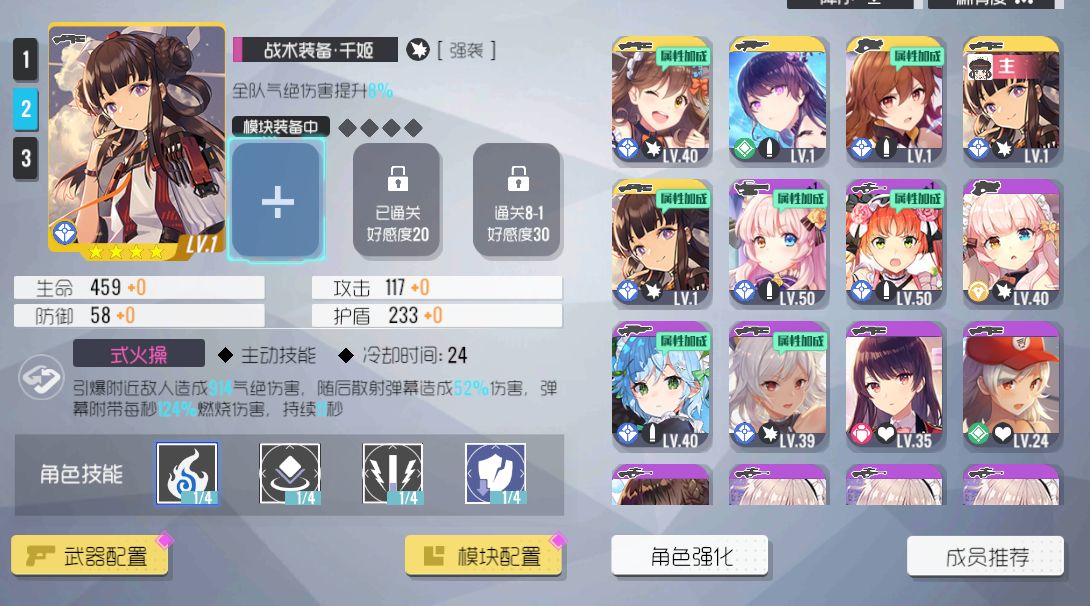Select the blue flame character skill icon
The height and width of the screenshot is (606, 1090).
(x=188, y=473)
